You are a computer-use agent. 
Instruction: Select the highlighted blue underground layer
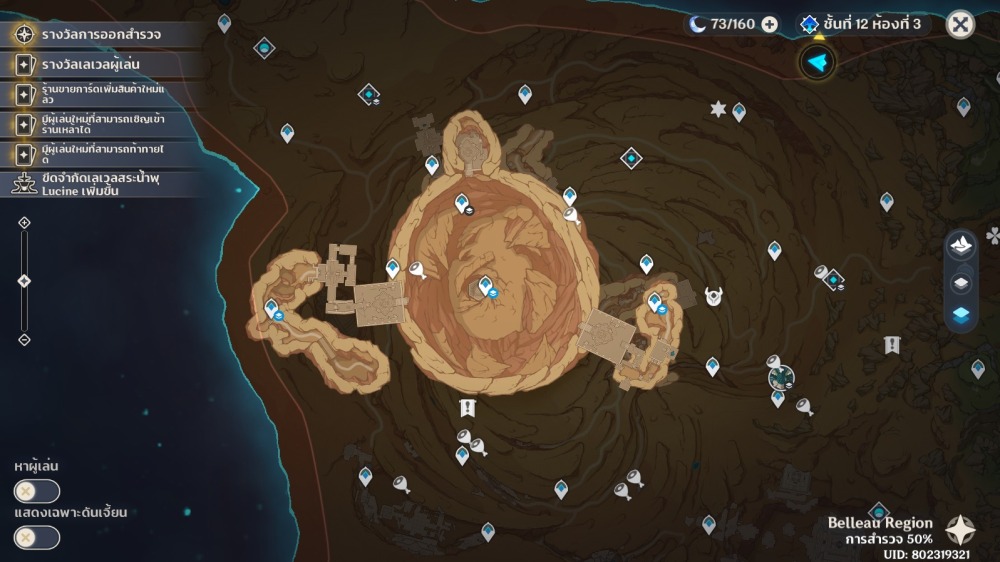961,315
